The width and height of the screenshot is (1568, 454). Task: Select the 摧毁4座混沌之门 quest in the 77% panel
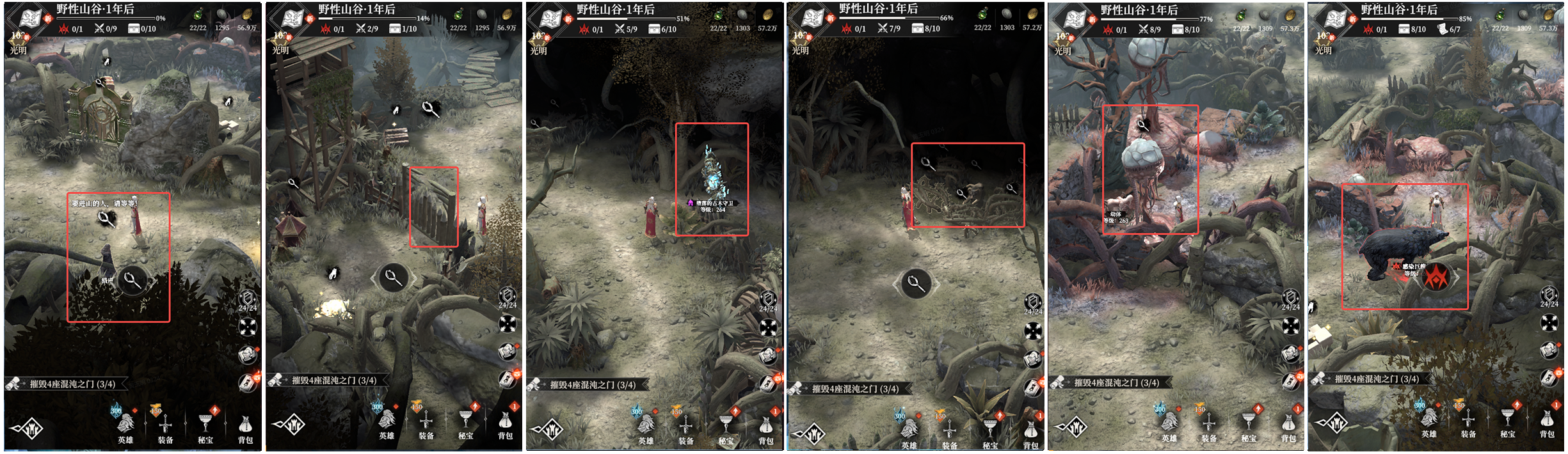[1116, 383]
